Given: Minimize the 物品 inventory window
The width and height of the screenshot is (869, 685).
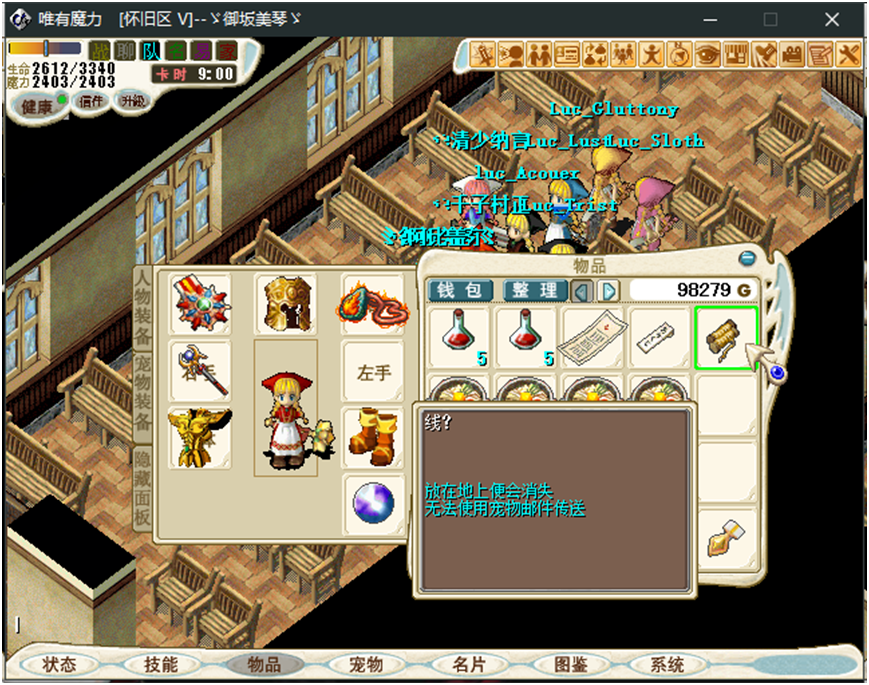Looking at the screenshot, I should [746, 259].
